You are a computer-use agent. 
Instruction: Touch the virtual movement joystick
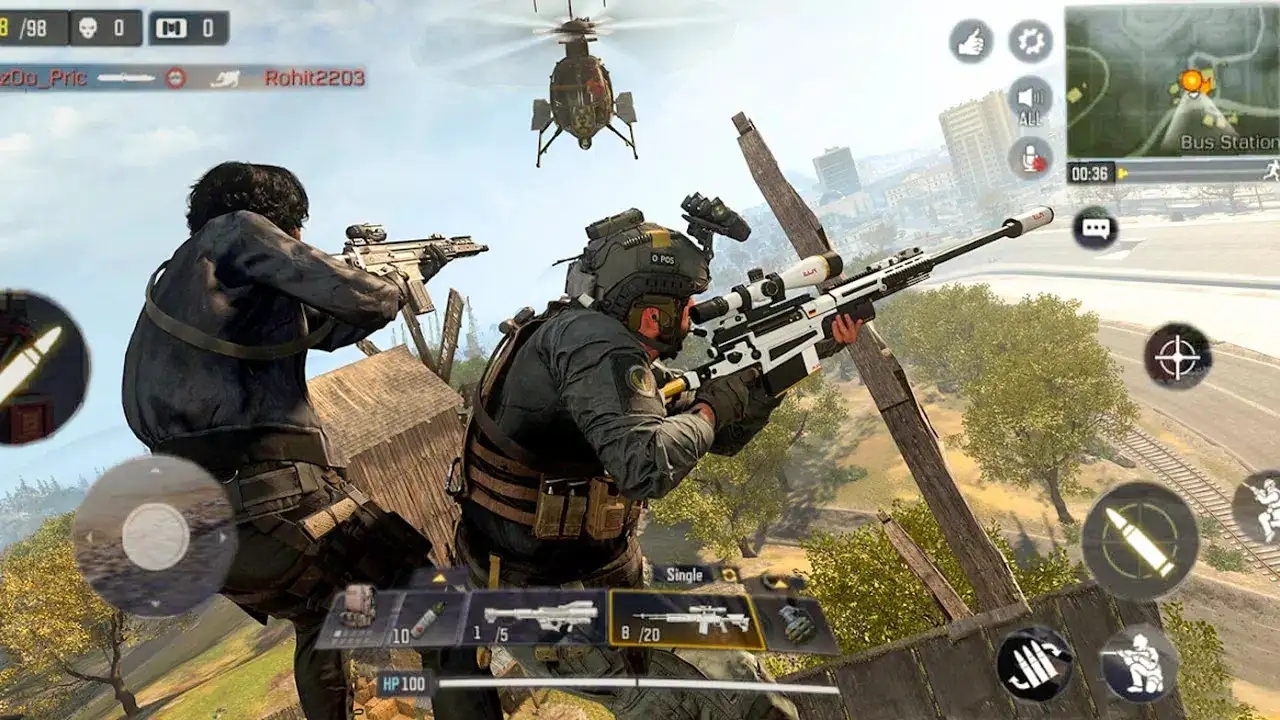click(x=155, y=537)
